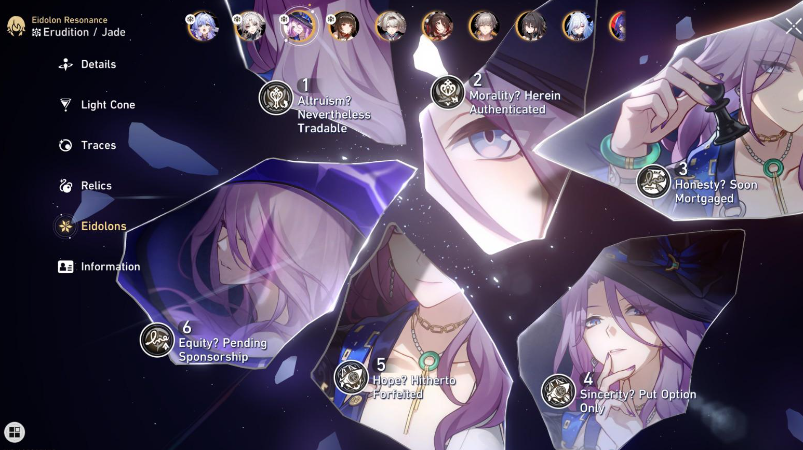This screenshot has width=803, height=450.
Task: Click the grid menu button in the corner
Action: point(15,432)
